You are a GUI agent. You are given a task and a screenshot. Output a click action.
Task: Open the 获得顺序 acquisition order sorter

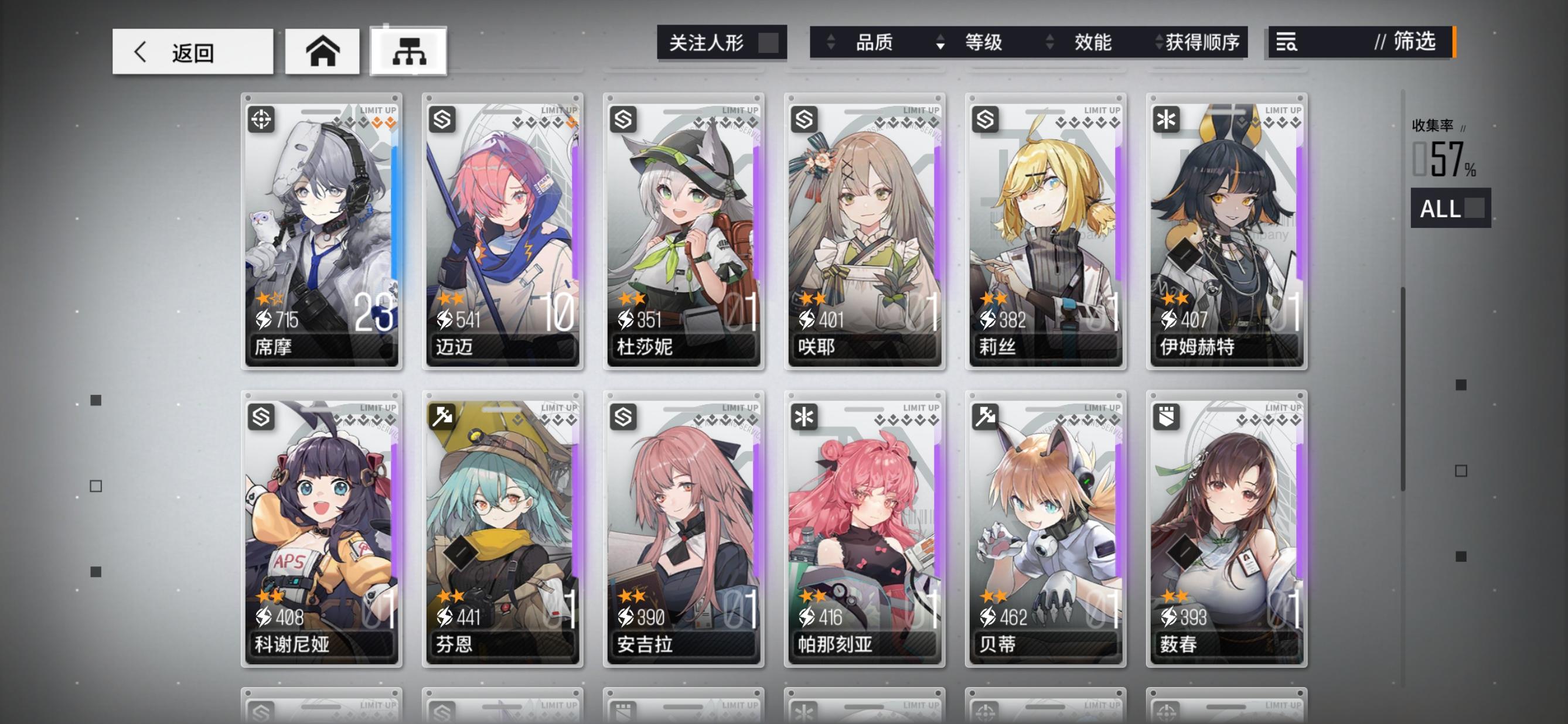[1202, 43]
